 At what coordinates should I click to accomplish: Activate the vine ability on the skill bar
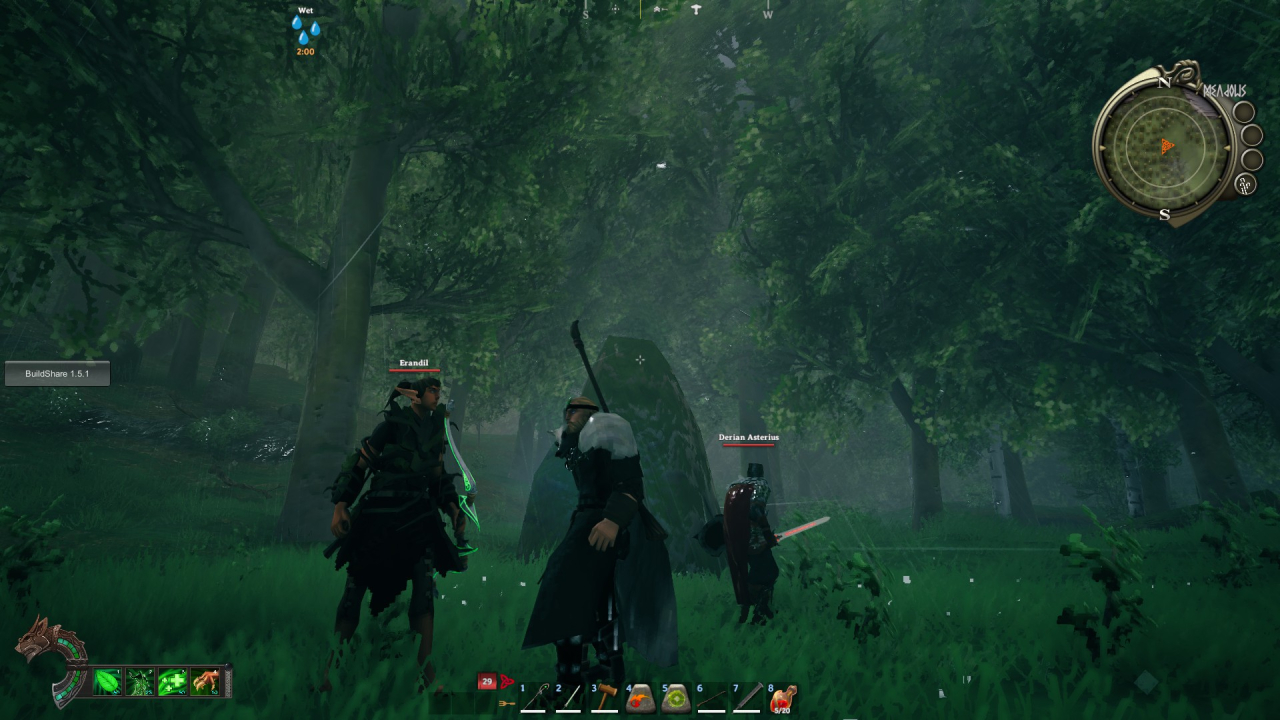pyautogui.click(x=138, y=681)
